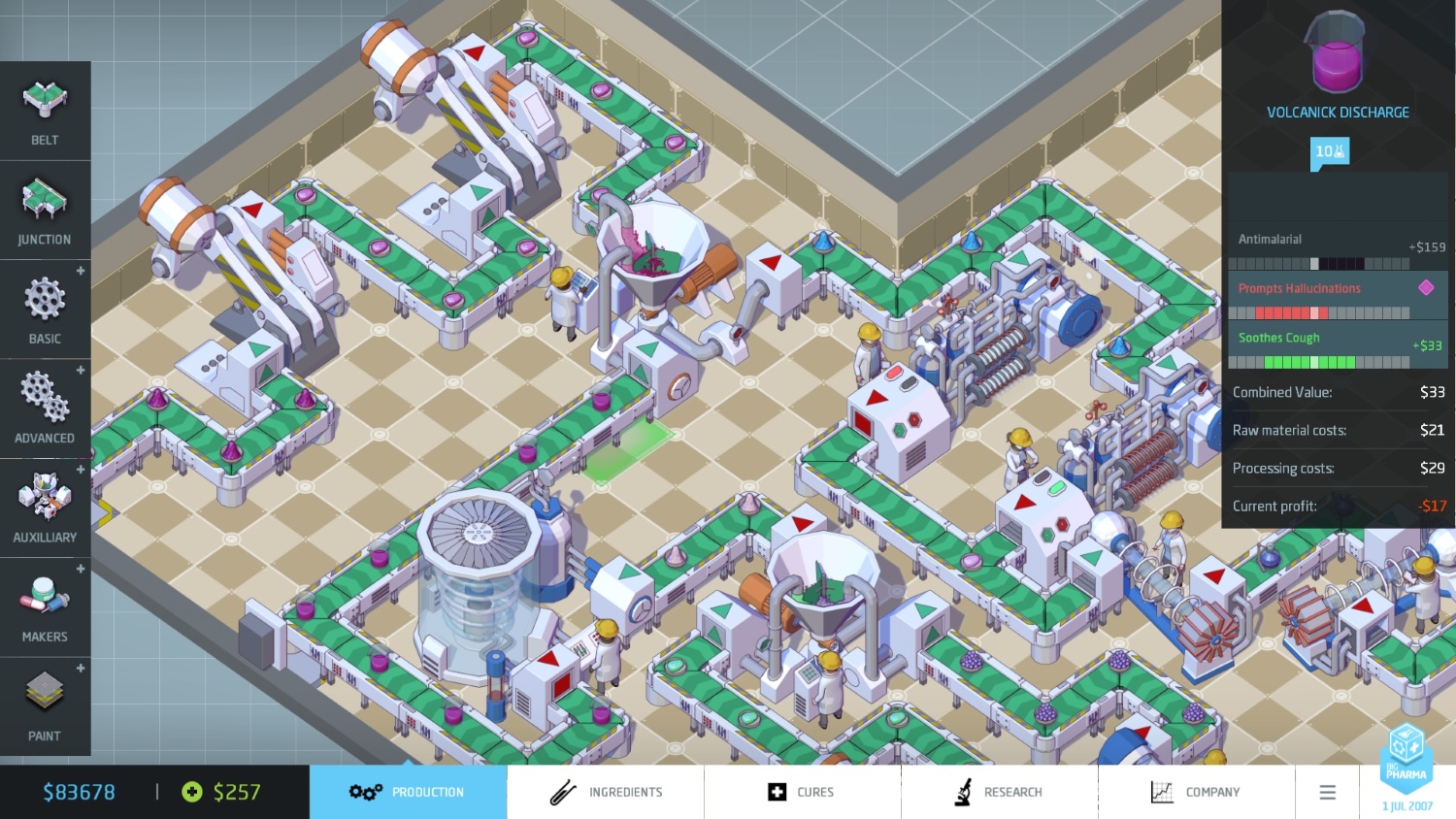This screenshot has width=1456, height=819.
Task: Click the green income plus icon
Action: (190, 792)
